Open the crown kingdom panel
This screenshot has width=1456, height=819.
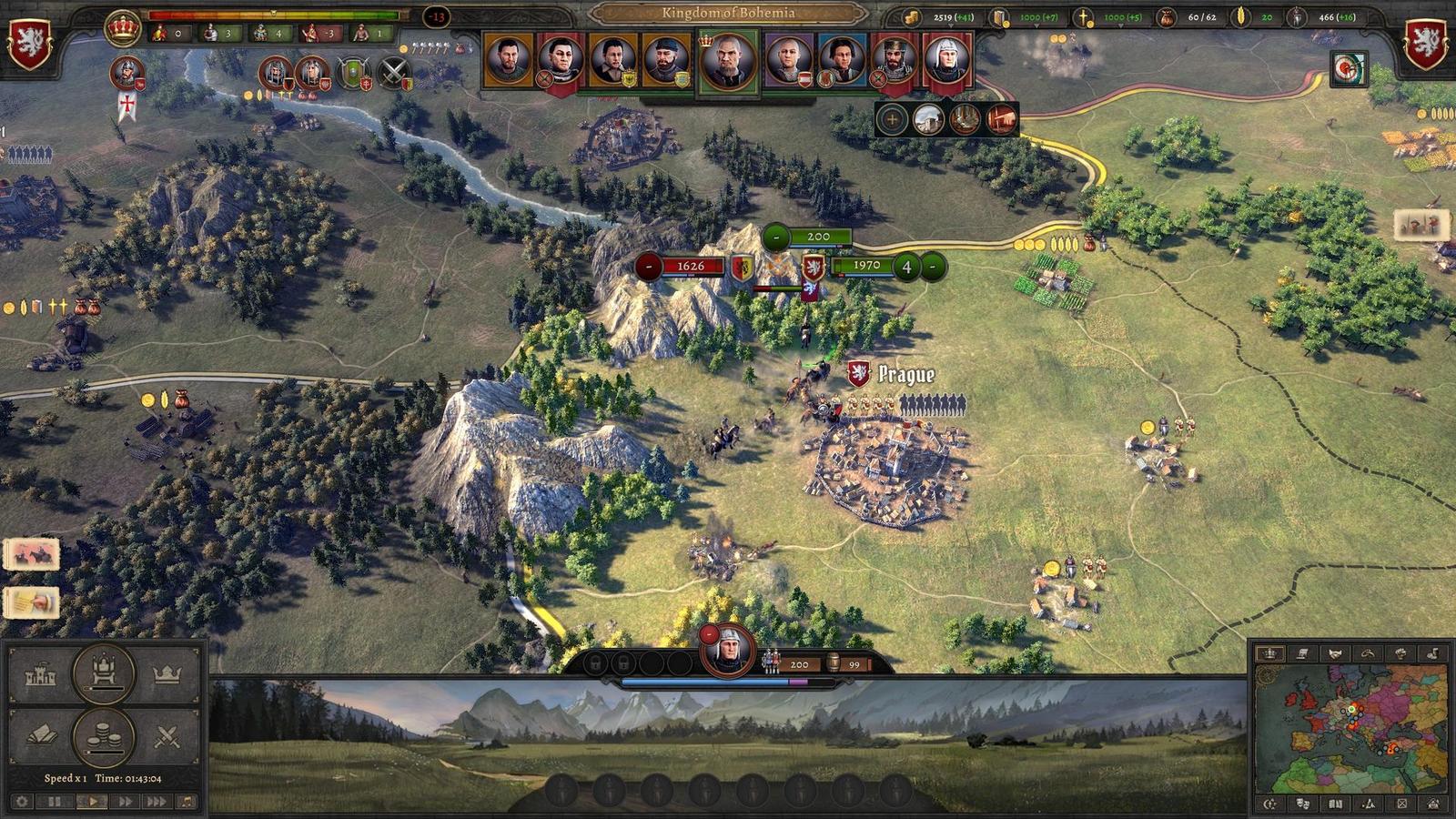167,675
